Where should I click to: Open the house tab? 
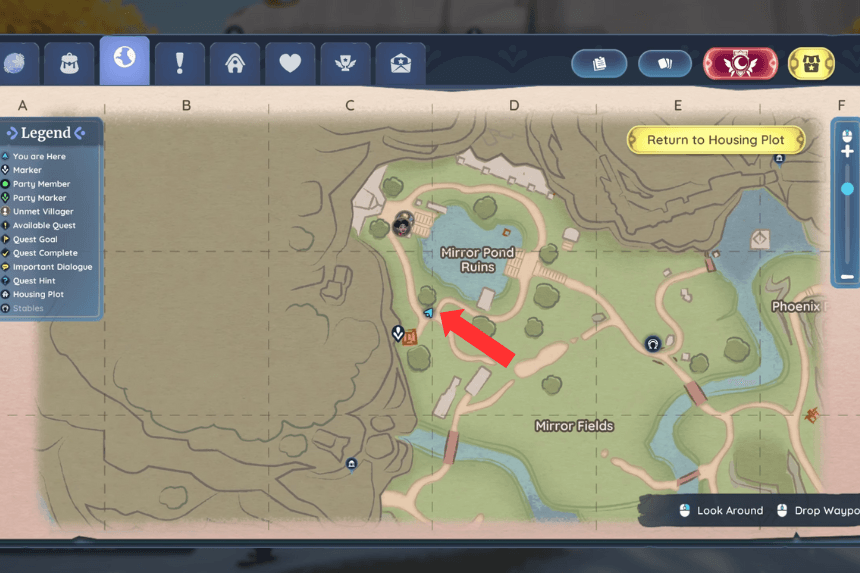click(235, 63)
